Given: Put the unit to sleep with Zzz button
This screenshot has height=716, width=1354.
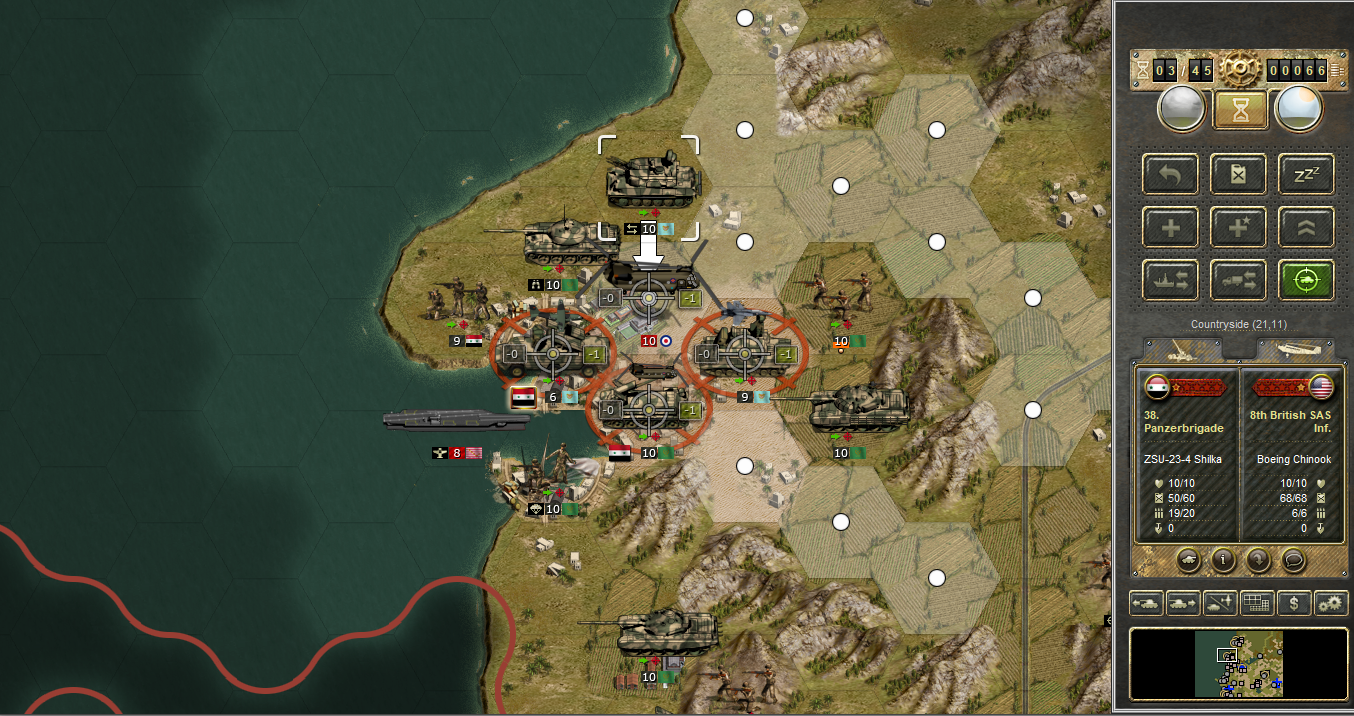Looking at the screenshot, I should pyautogui.click(x=1306, y=174).
